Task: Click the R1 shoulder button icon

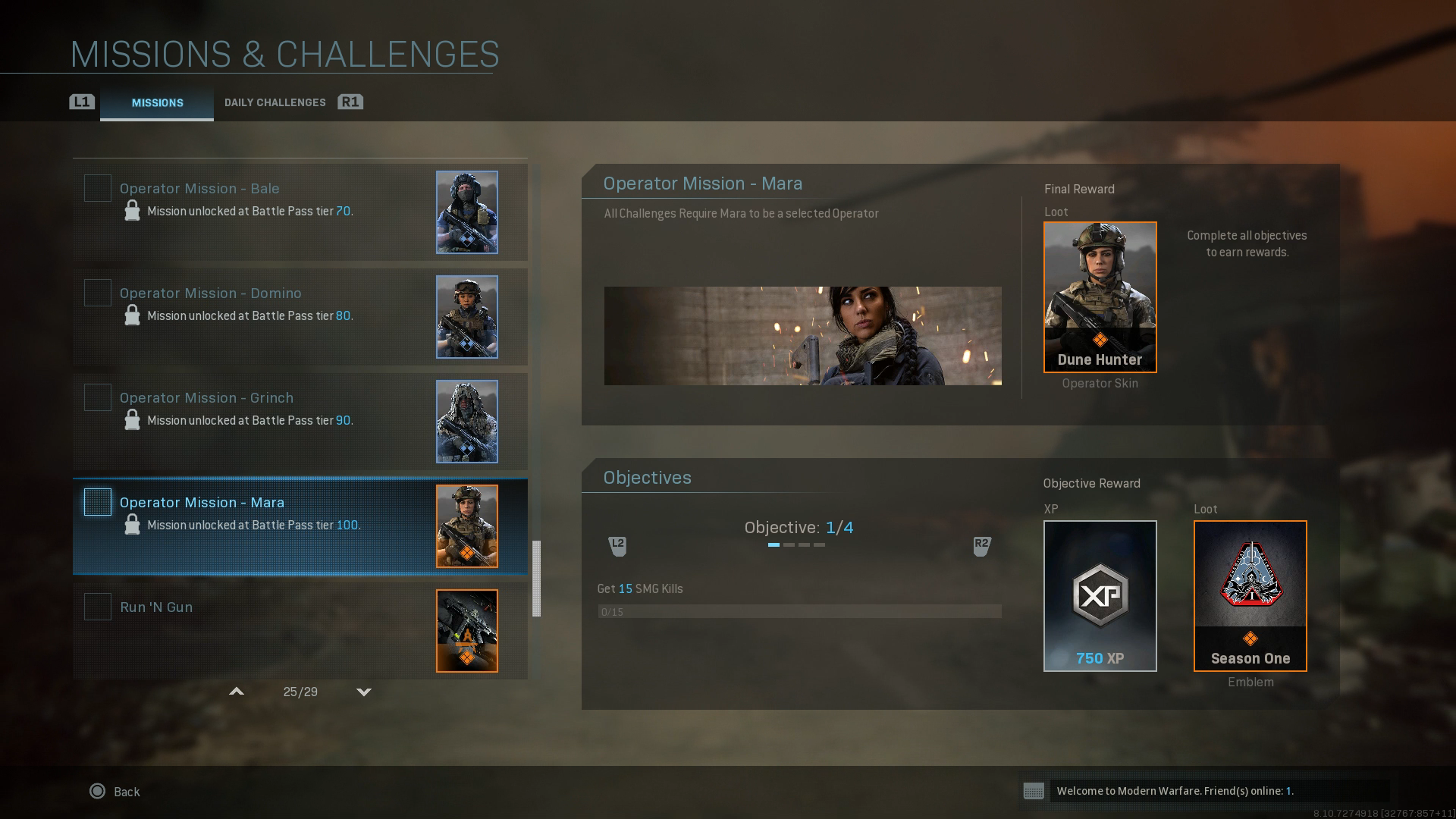Action: pos(351,102)
